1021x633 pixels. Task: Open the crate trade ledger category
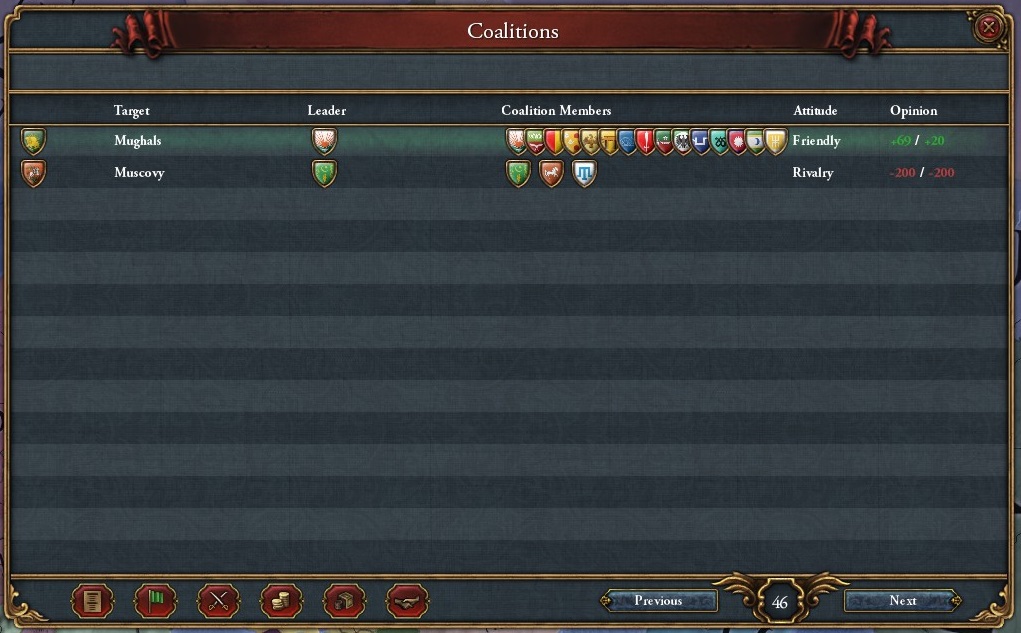[x=344, y=601]
